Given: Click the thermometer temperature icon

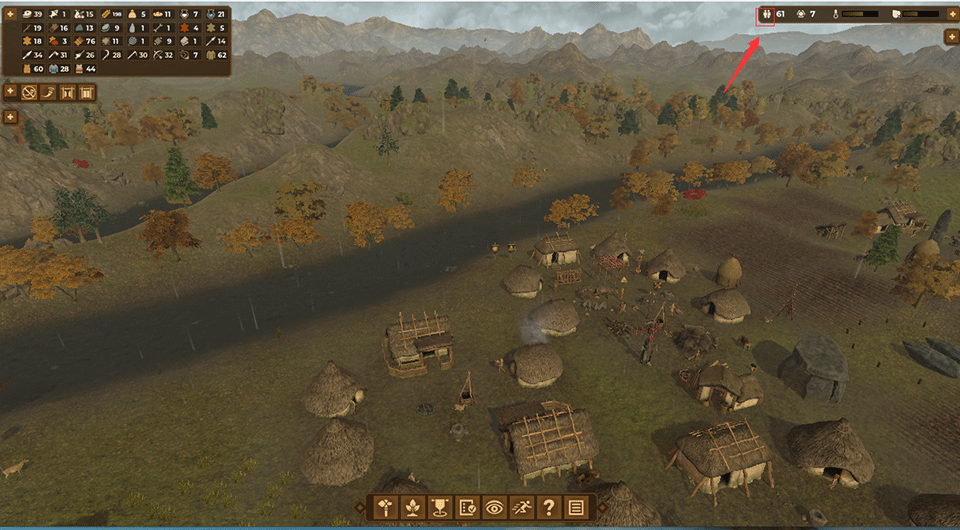Looking at the screenshot, I should tap(832, 15).
